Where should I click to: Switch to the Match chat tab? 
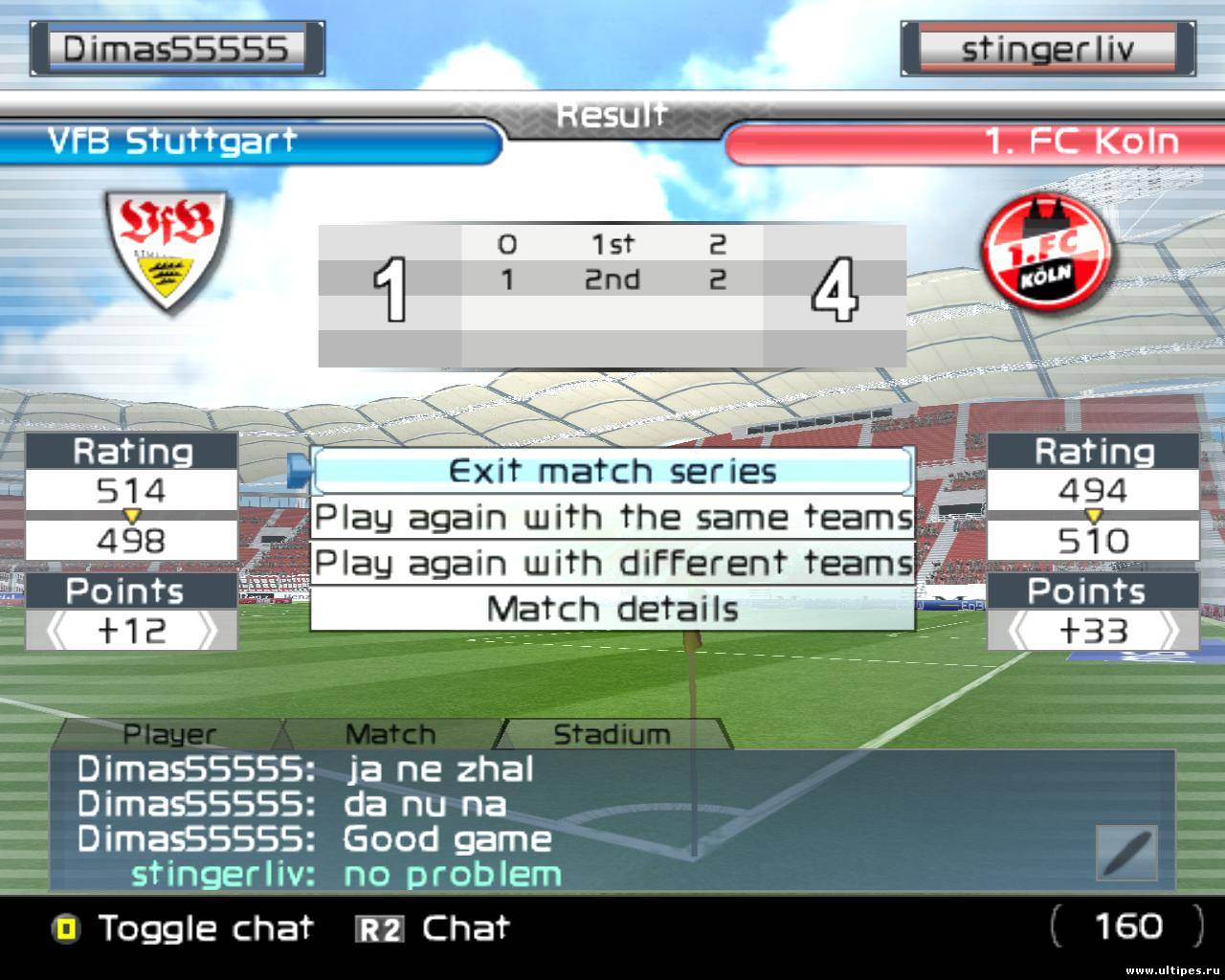click(390, 734)
